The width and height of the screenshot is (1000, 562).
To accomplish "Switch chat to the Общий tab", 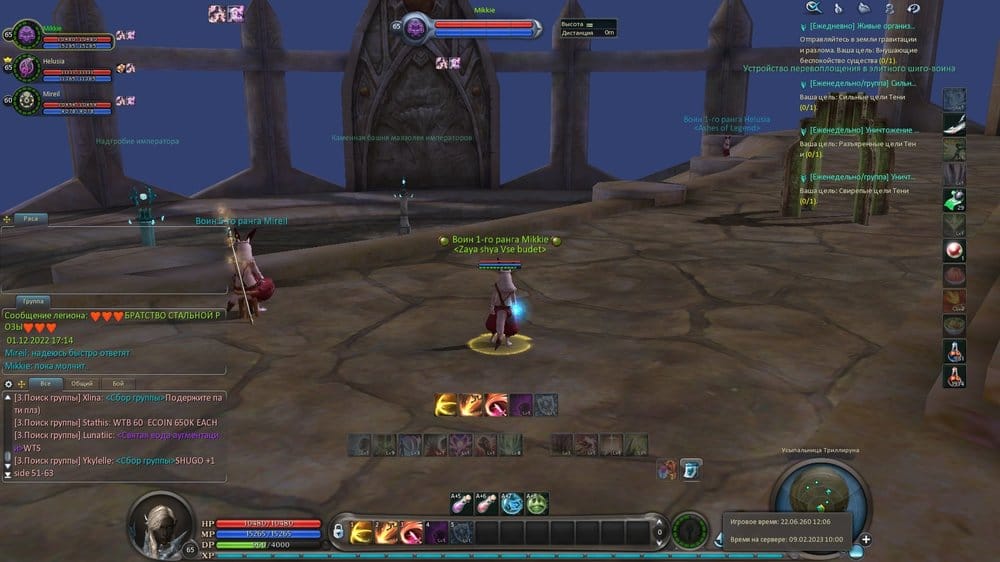I will click(82, 384).
